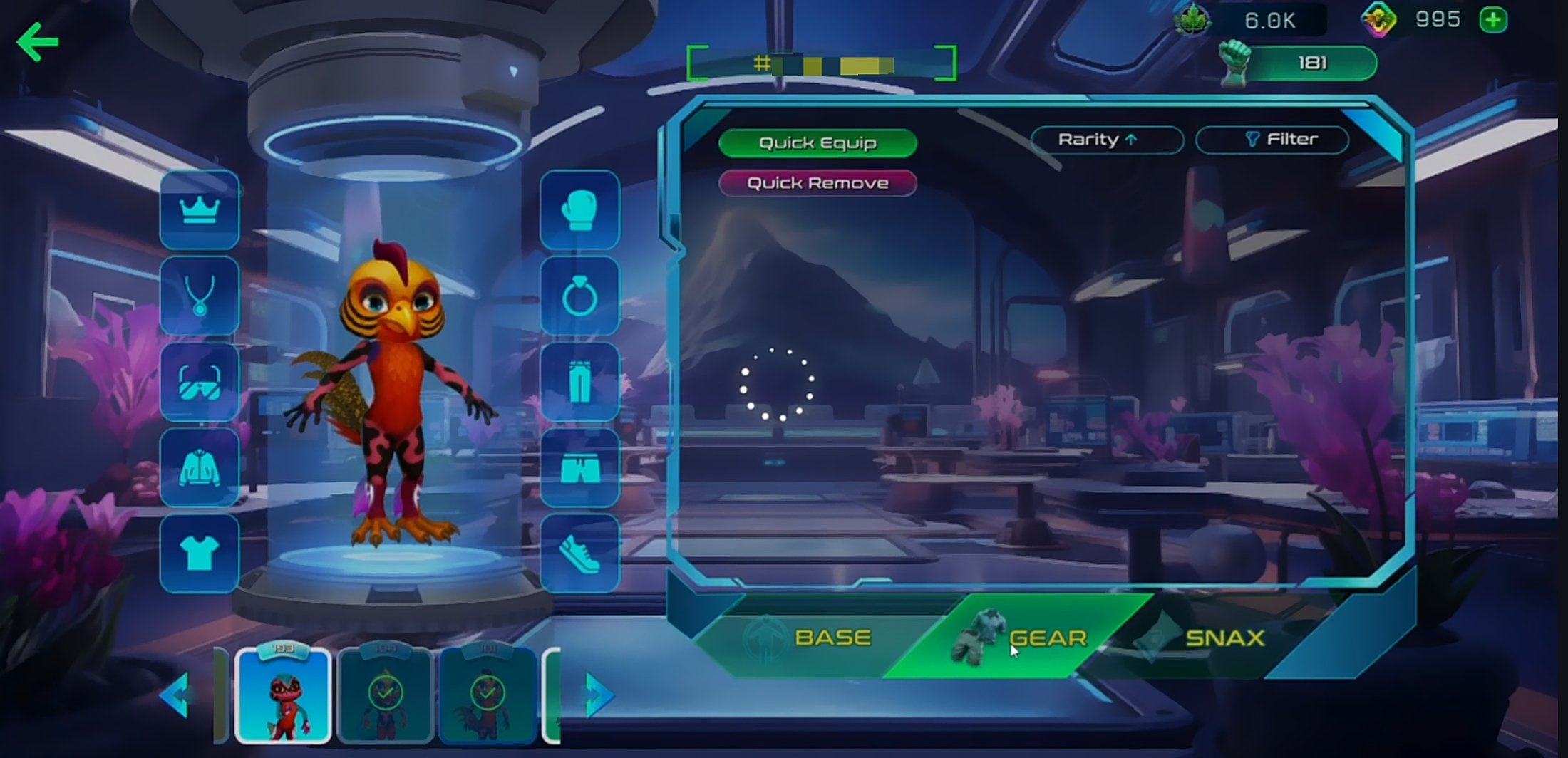Select the sunglasses equipment slot
Viewport: 1568px width, 758px height.
pyautogui.click(x=200, y=382)
